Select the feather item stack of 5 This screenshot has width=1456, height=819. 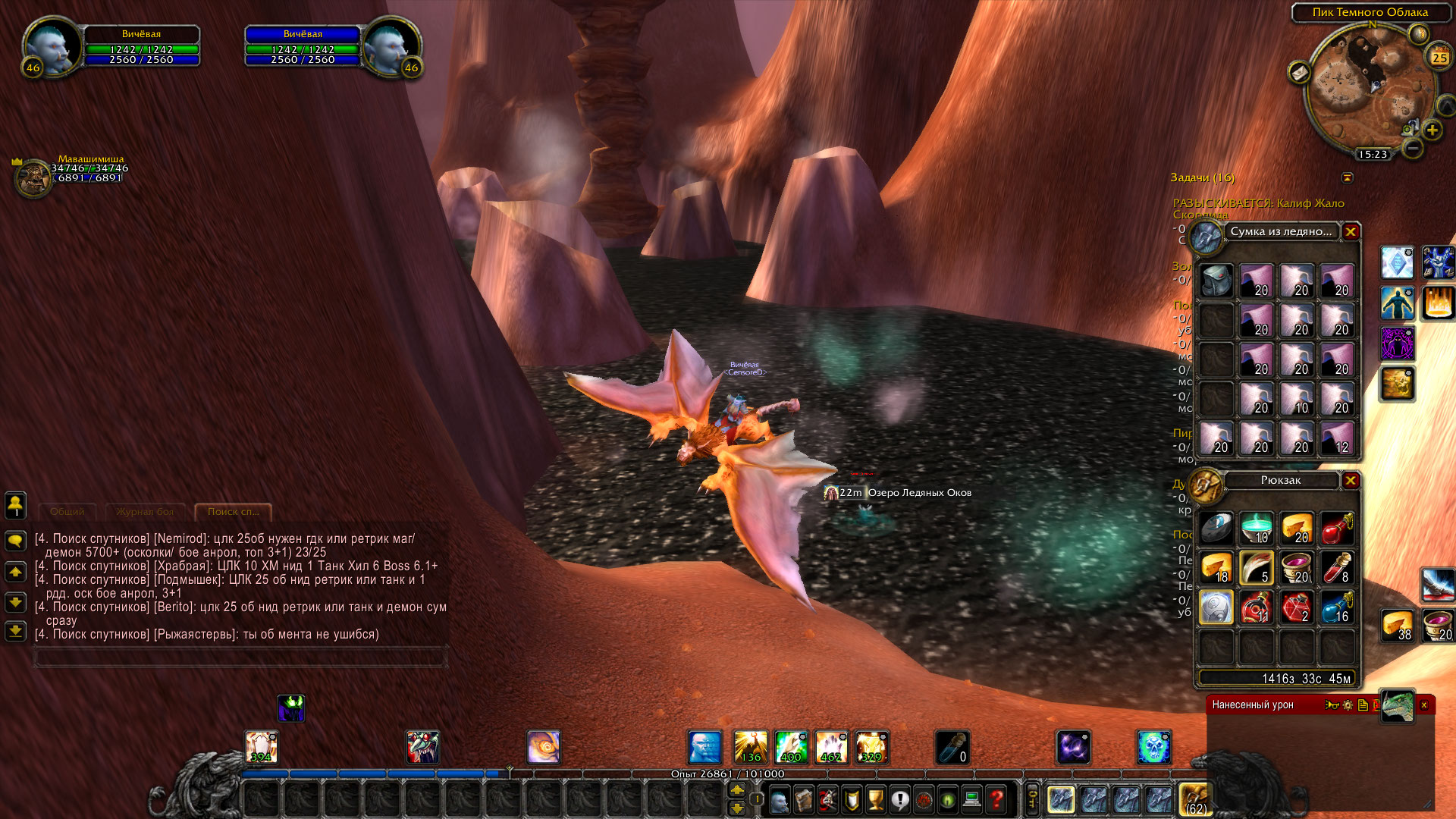[x=1257, y=568]
